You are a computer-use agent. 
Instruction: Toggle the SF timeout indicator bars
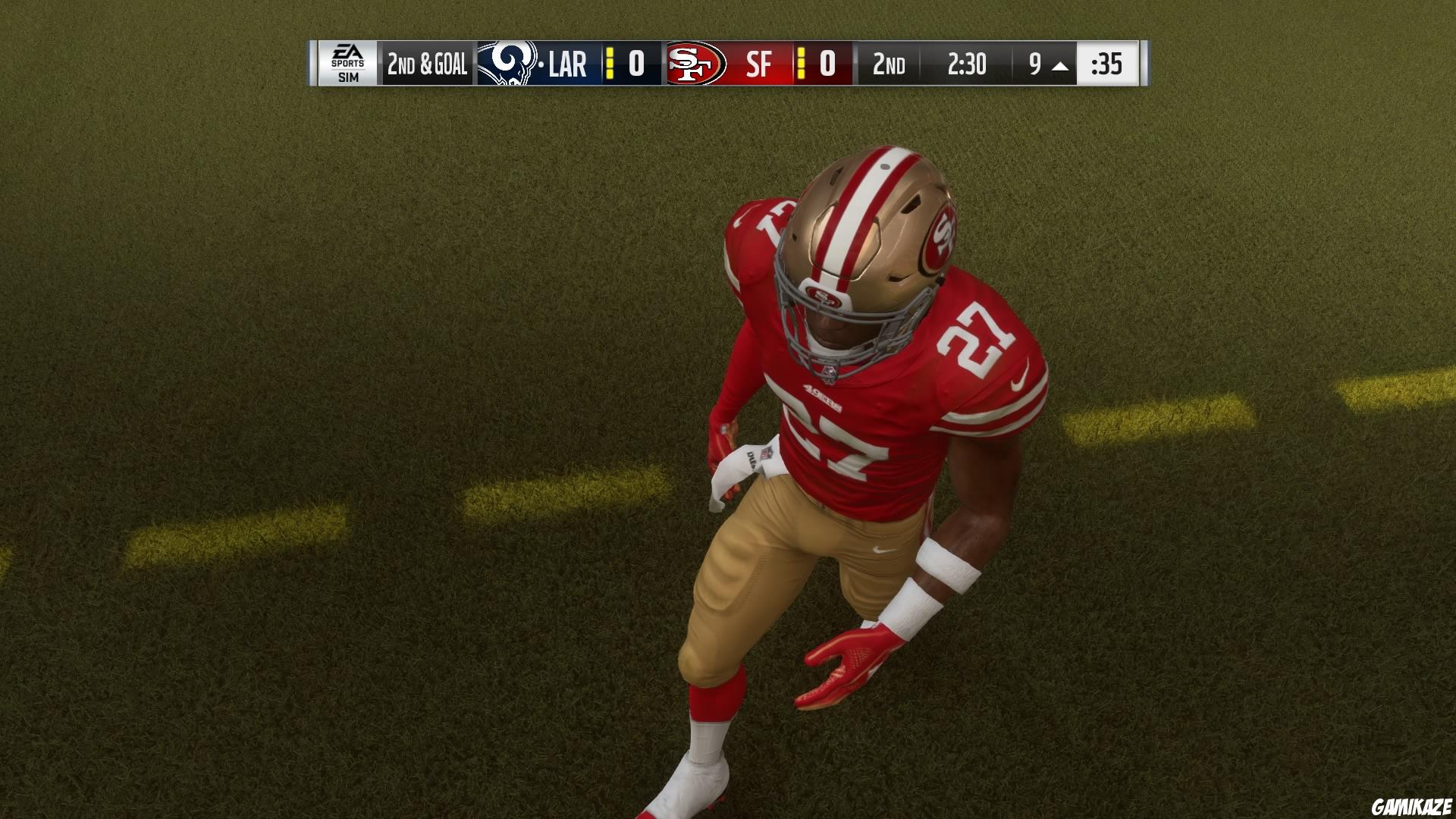pos(801,64)
